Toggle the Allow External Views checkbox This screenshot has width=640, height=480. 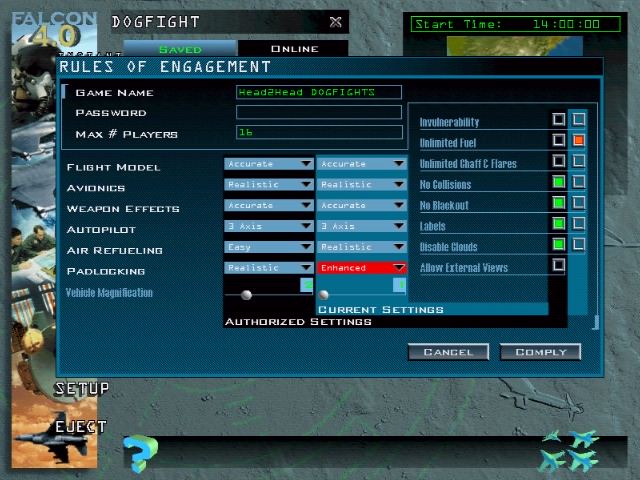point(559,266)
